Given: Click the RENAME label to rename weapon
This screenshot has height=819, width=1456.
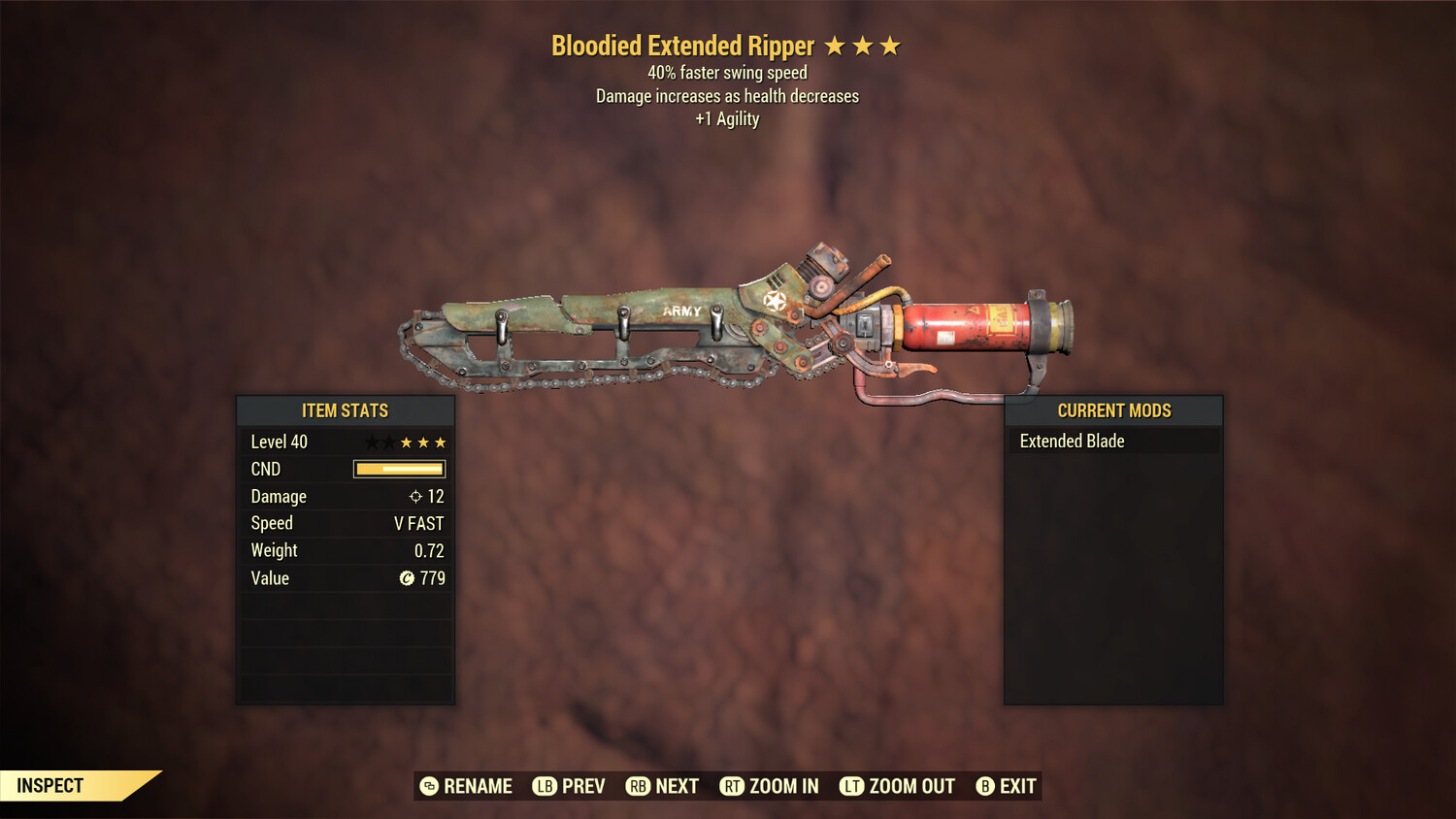Looking at the screenshot, I should pyautogui.click(x=477, y=786).
